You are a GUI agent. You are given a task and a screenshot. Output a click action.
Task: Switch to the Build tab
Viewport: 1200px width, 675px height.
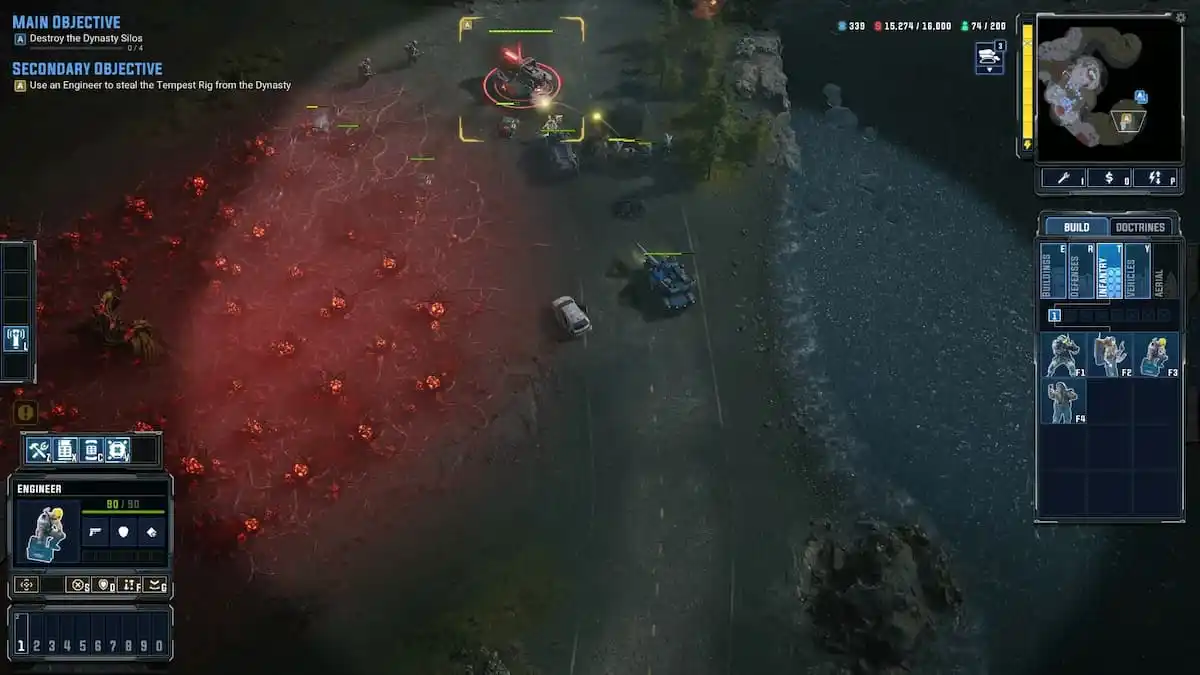tap(1076, 227)
